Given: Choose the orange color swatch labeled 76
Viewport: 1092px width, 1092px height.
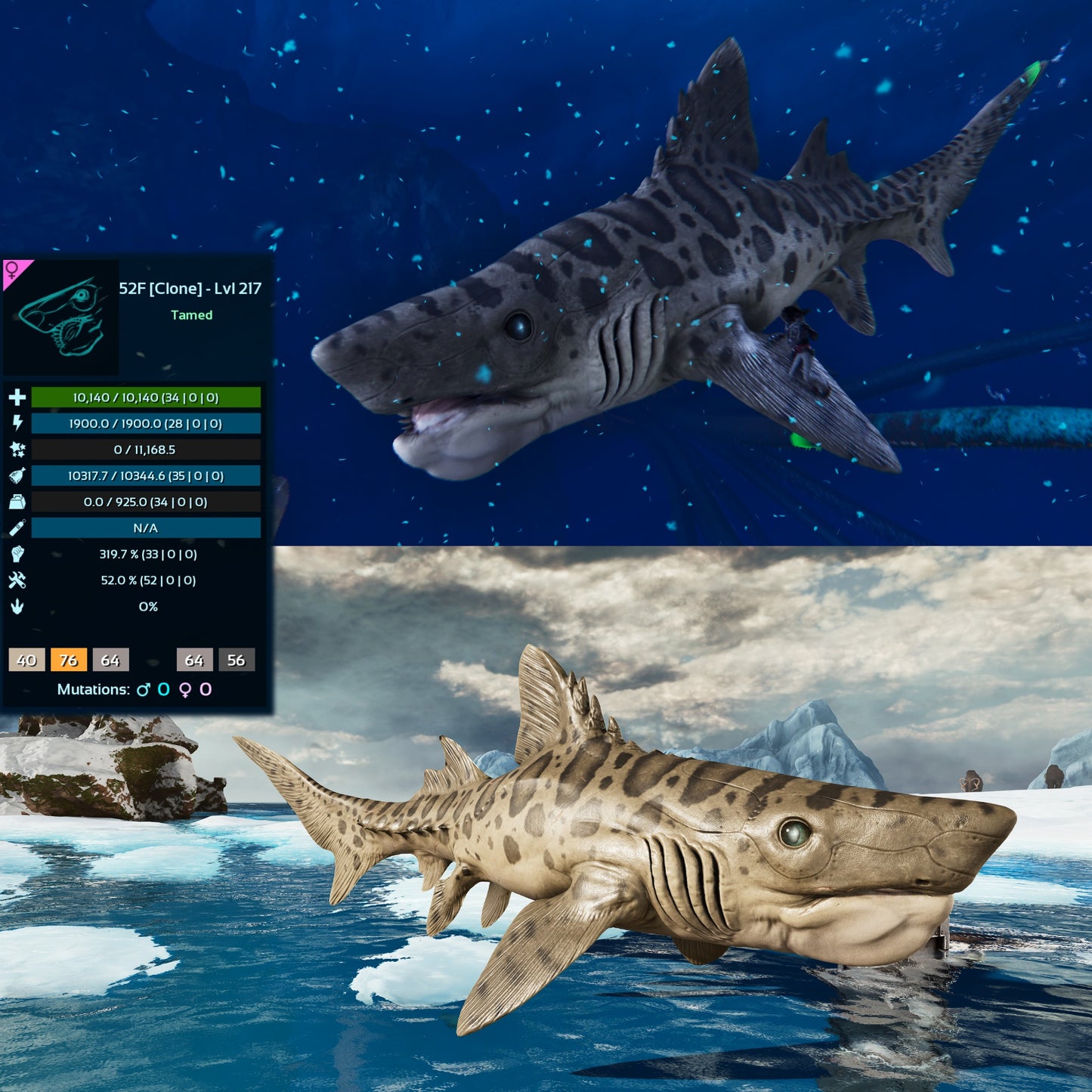Looking at the screenshot, I should click(69, 660).
